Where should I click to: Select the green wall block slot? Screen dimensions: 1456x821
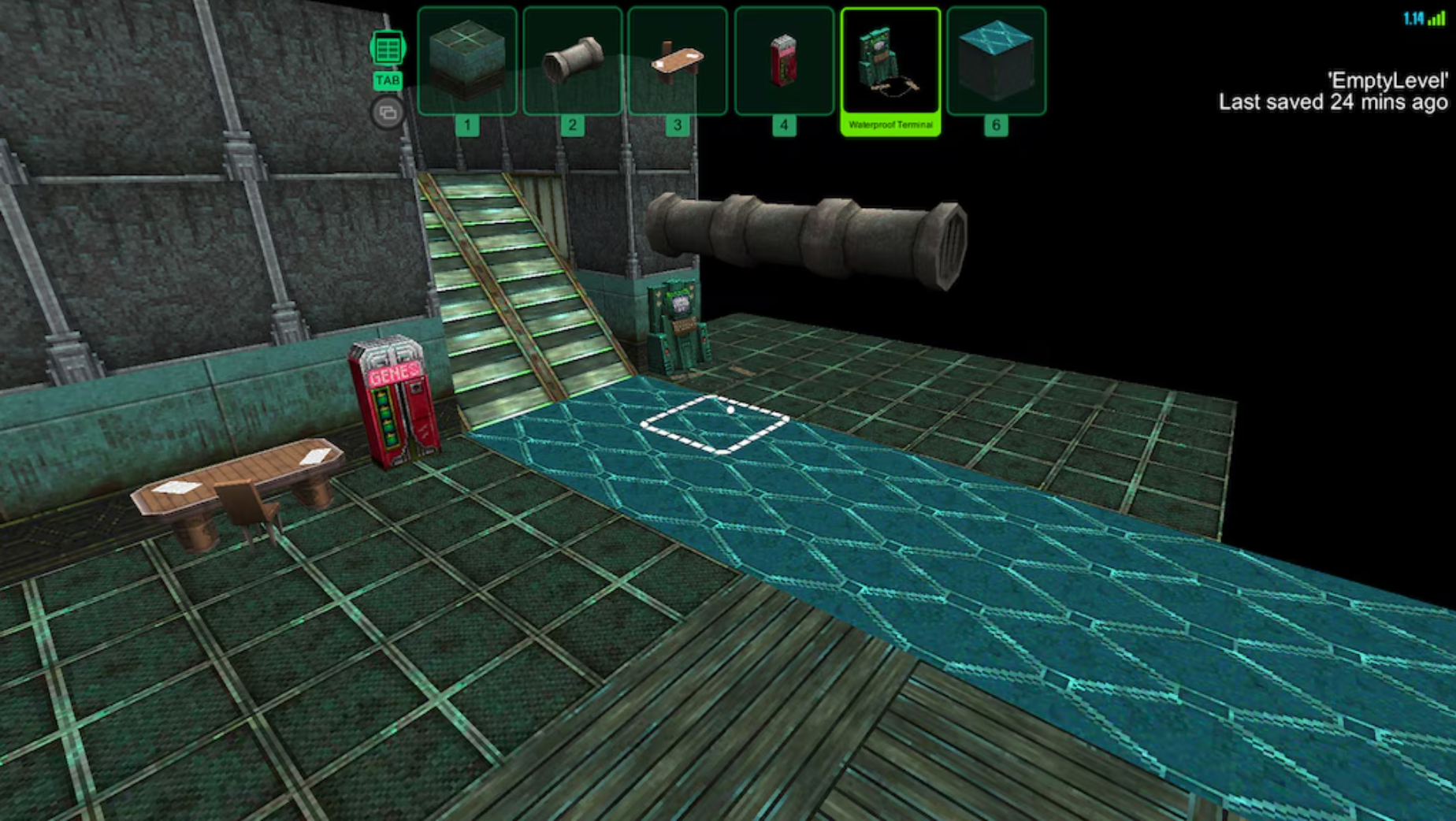click(467, 61)
